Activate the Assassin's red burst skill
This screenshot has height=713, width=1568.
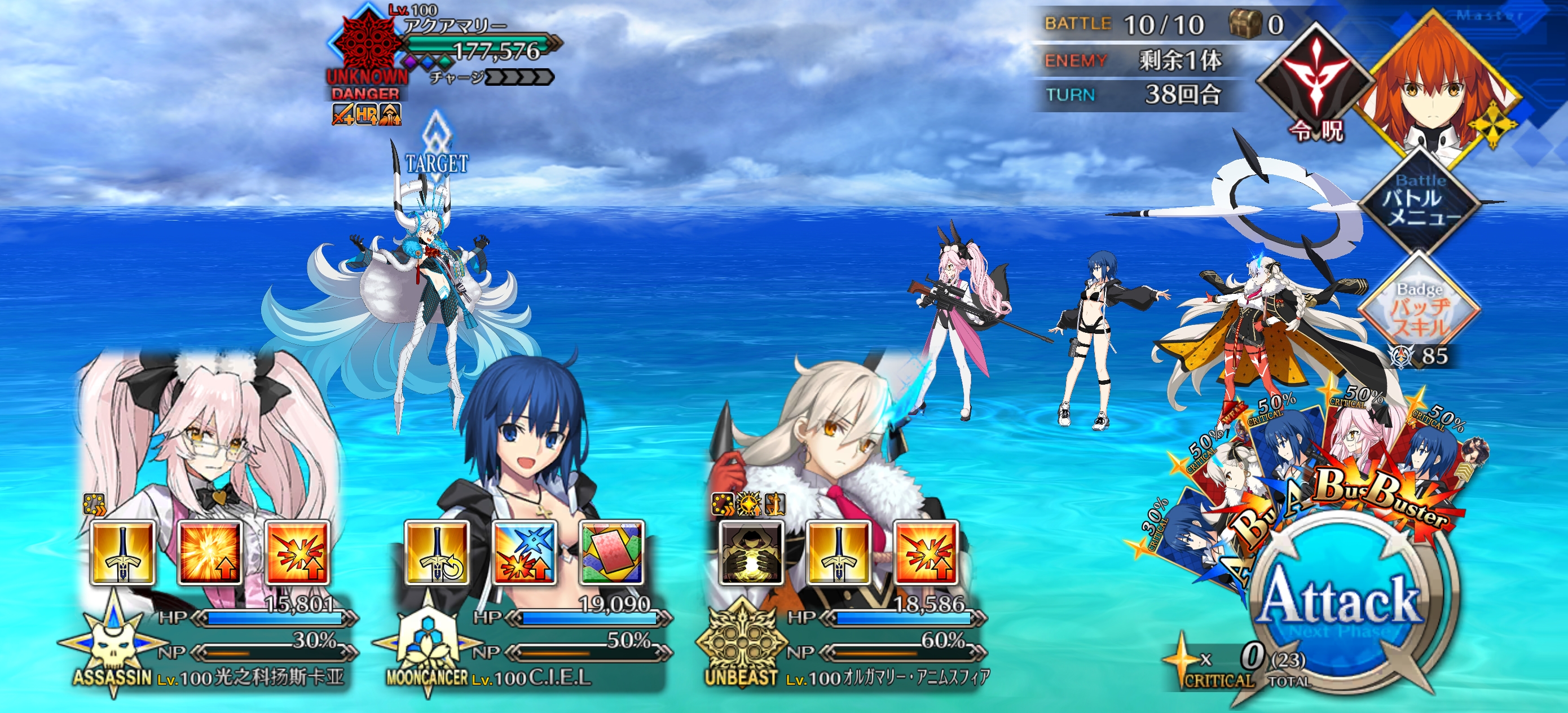click(298, 553)
